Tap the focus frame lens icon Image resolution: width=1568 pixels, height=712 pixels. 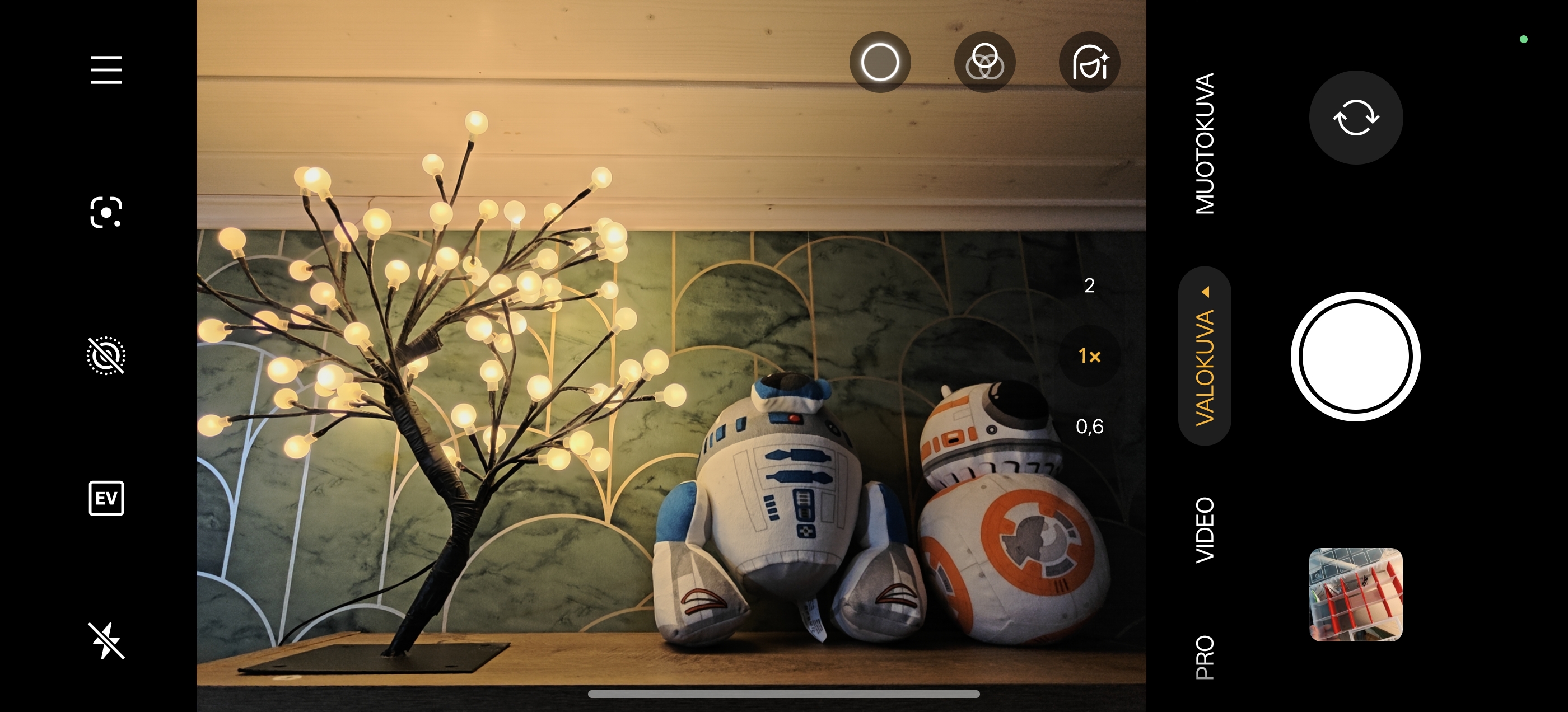pyautogui.click(x=106, y=212)
